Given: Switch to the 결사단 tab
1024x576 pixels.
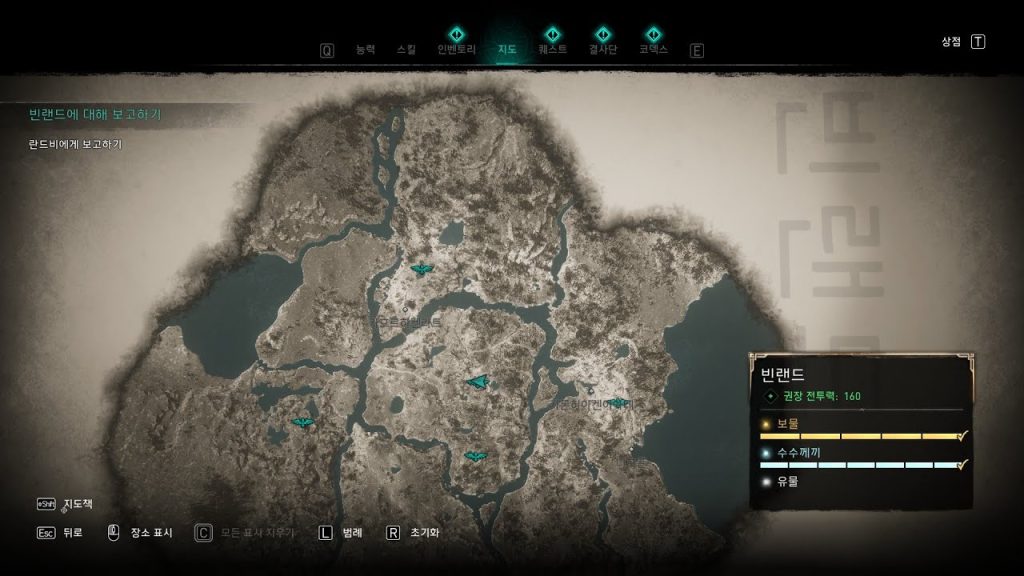Looking at the screenshot, I should pos(602,49).
